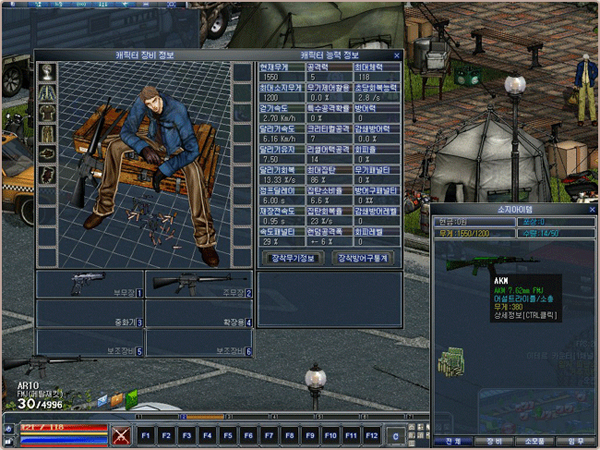Click the crossed swords attack mode icon
The image size is (600, 450).
click(x=122, y=435)
